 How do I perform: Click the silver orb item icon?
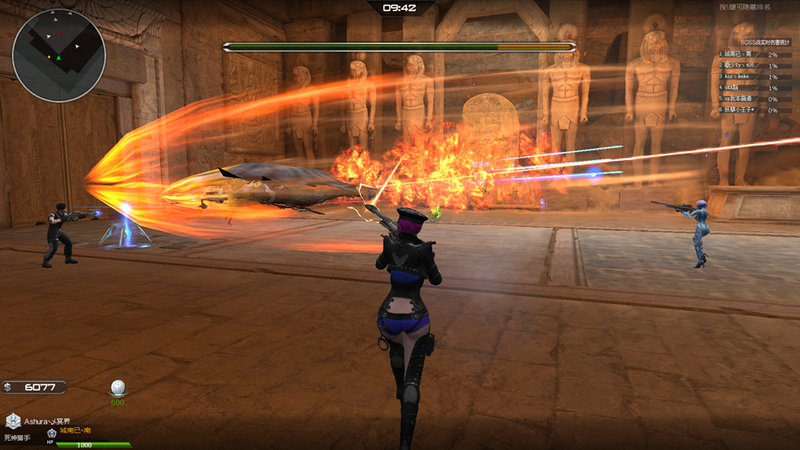pos(117,388)
